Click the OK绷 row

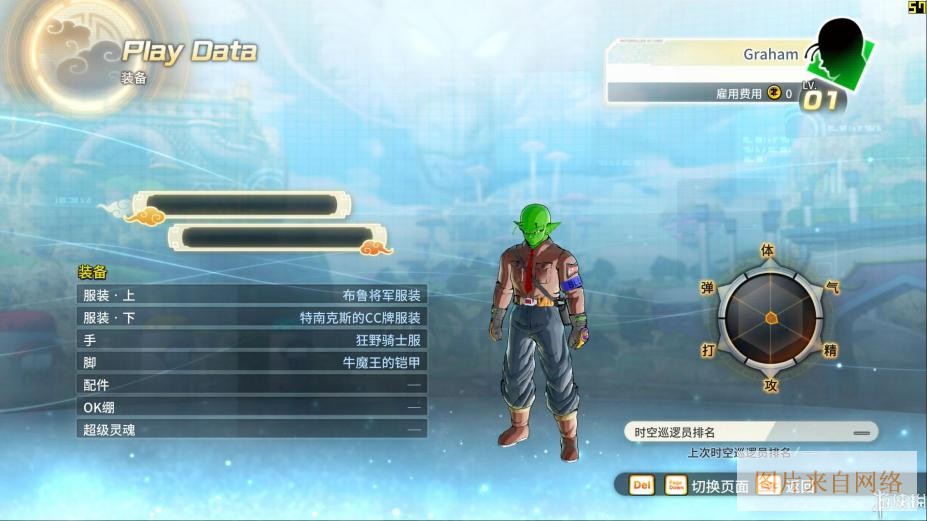click(252, 406)
